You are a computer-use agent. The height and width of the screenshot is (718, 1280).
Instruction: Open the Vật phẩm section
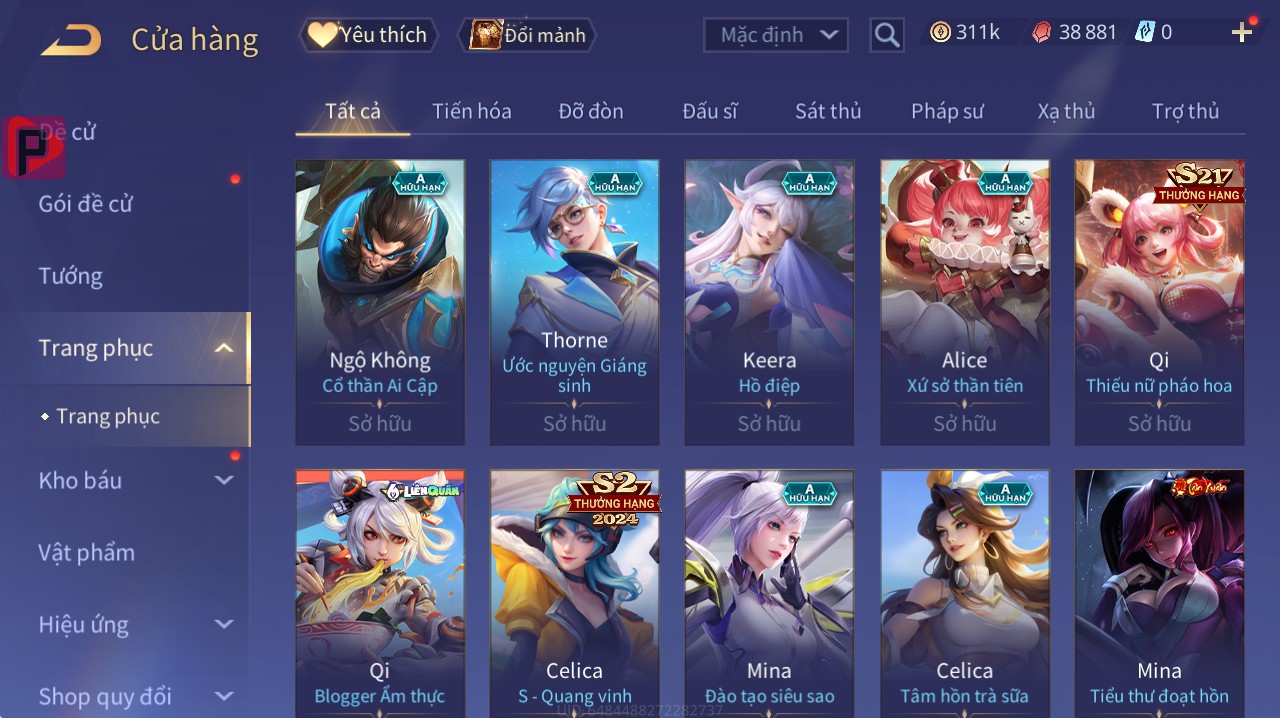(86, 552)
